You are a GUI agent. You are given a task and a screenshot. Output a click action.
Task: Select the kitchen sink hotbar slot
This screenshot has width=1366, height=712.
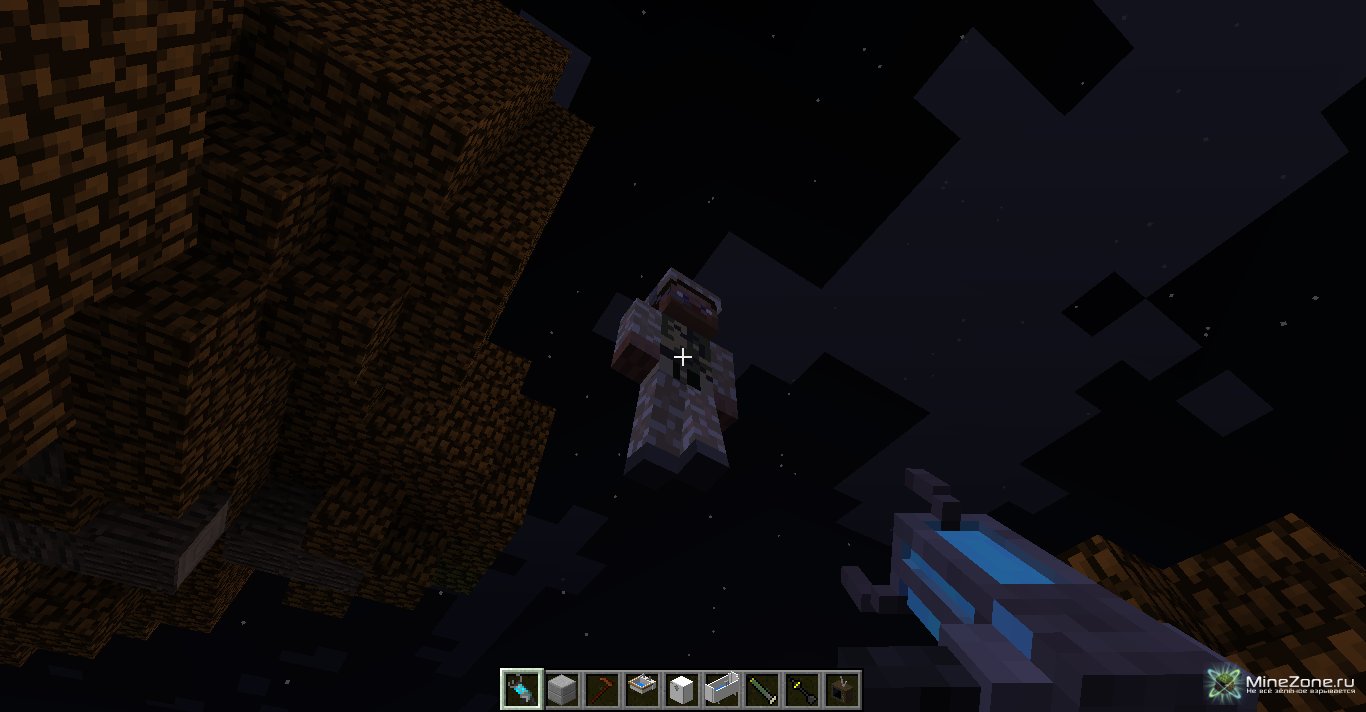click(x=641, y=689)
